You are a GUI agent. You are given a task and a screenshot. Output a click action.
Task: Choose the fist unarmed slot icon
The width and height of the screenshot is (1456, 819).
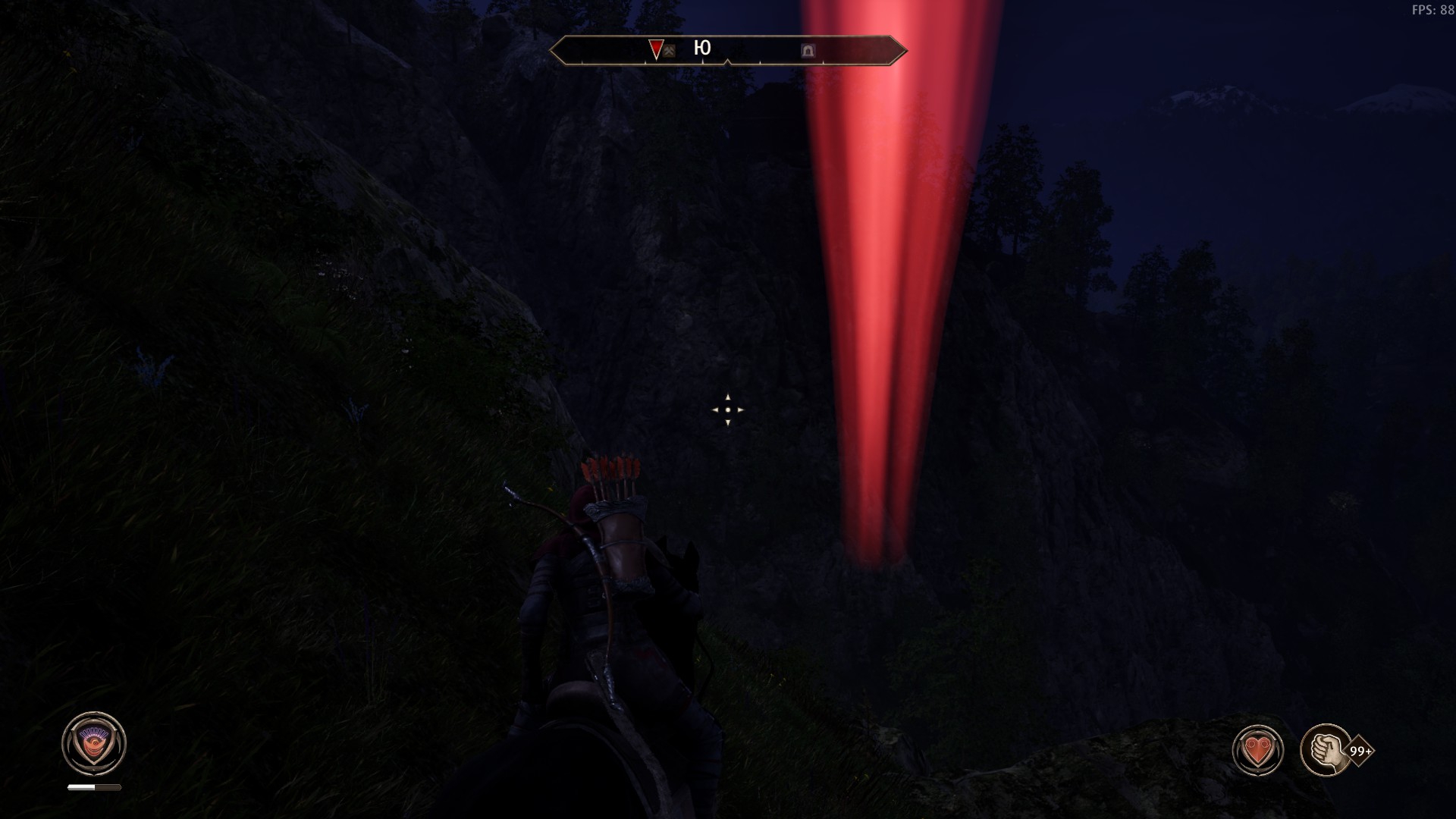[1326, 750]
